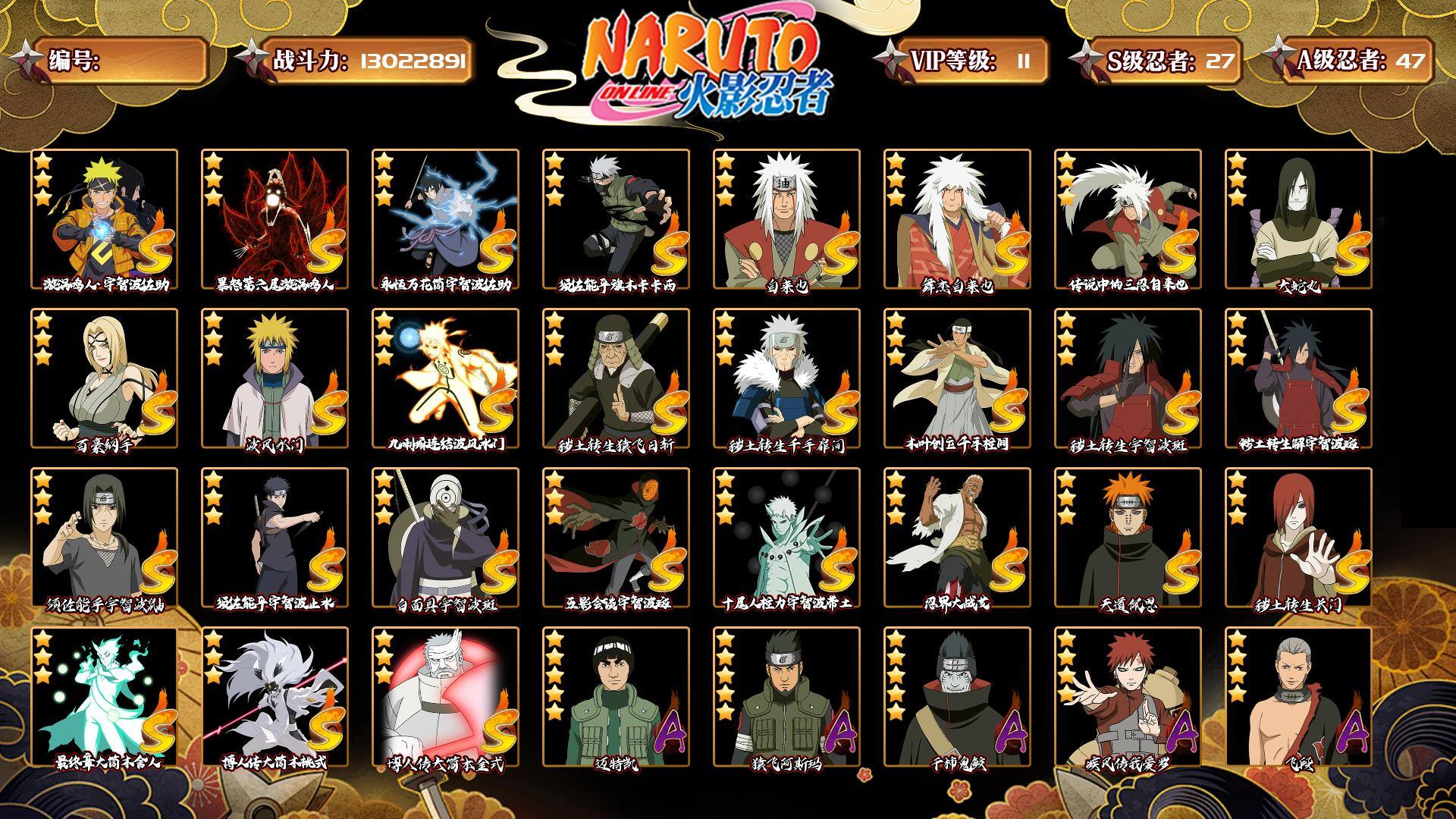Open the white-masked Obito card
The height and width of the screenshot is (819, 1456).
(445, 538)
